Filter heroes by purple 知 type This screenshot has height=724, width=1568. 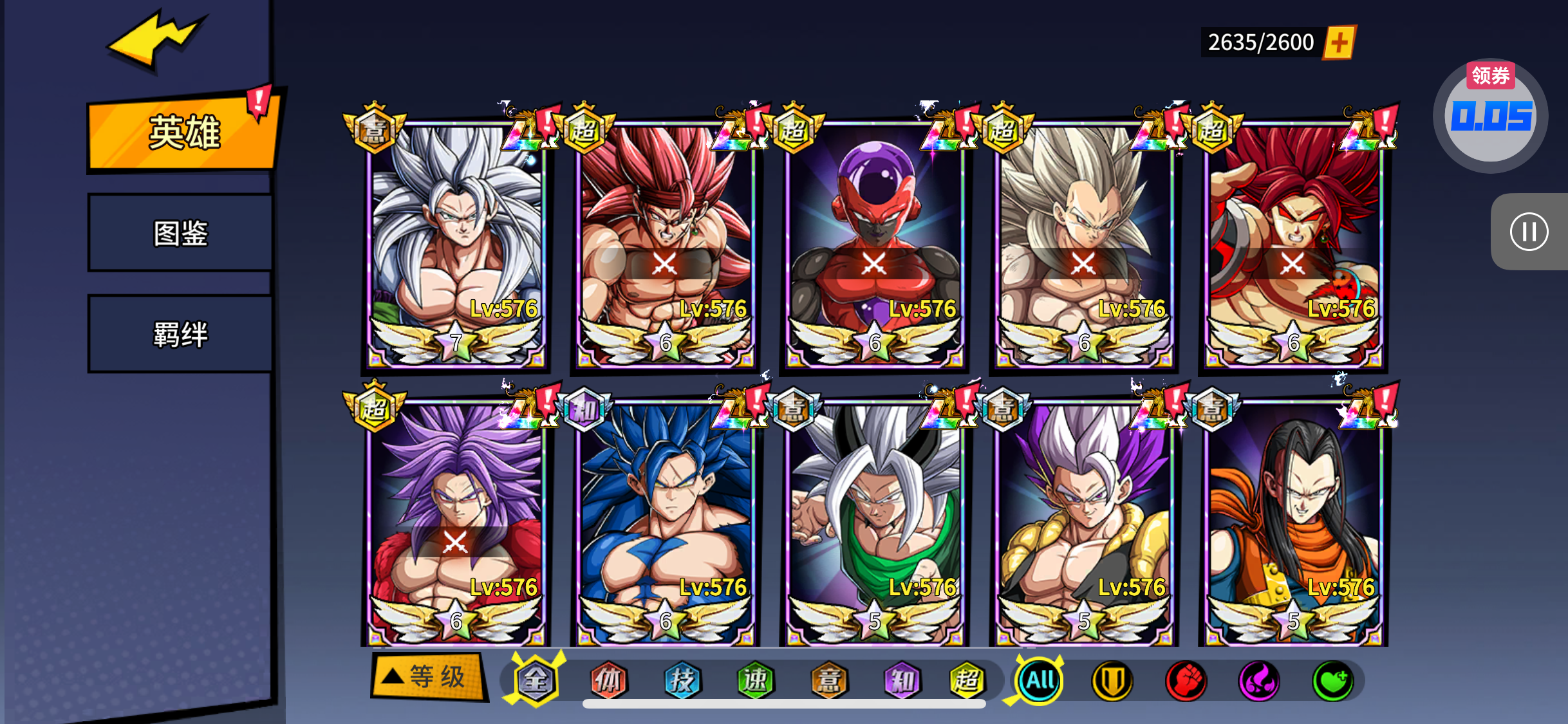pos(902,681)
